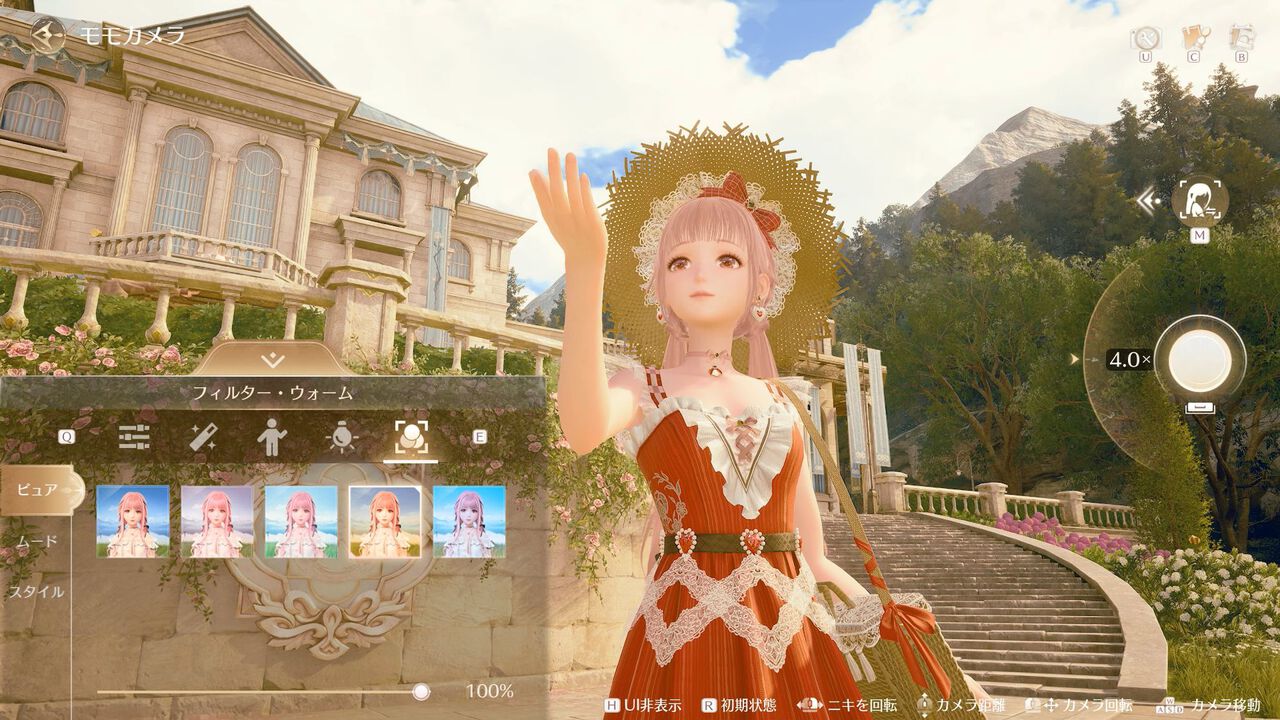Apply the first filter thumbnail with blue sky
1280x720 pixels.
click(x=133, y=521)
